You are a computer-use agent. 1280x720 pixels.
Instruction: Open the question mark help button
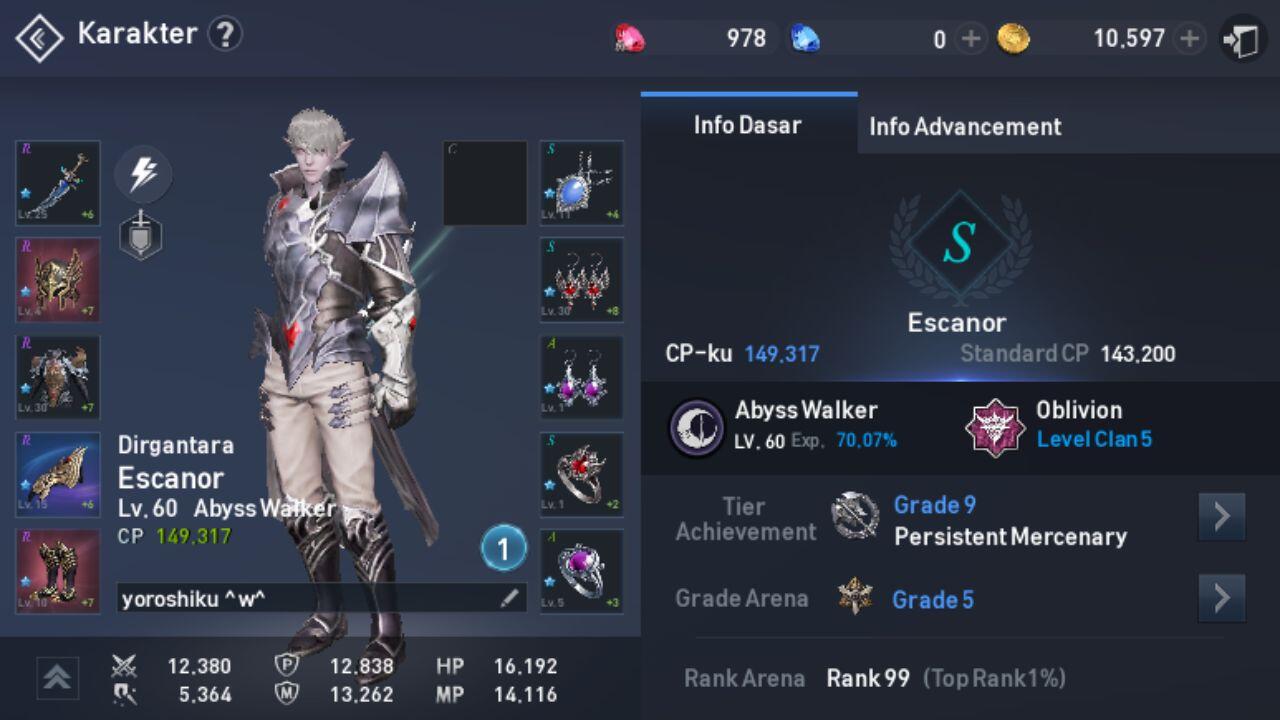[225, 35]
